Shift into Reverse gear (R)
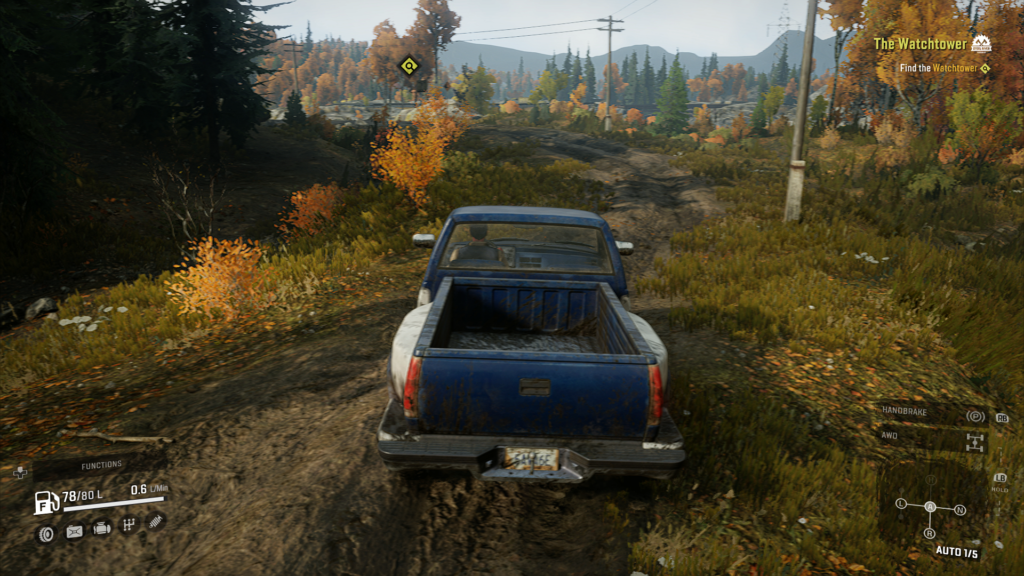The image size is (1024, 576). pyautogui.click(x=930, y=533)
